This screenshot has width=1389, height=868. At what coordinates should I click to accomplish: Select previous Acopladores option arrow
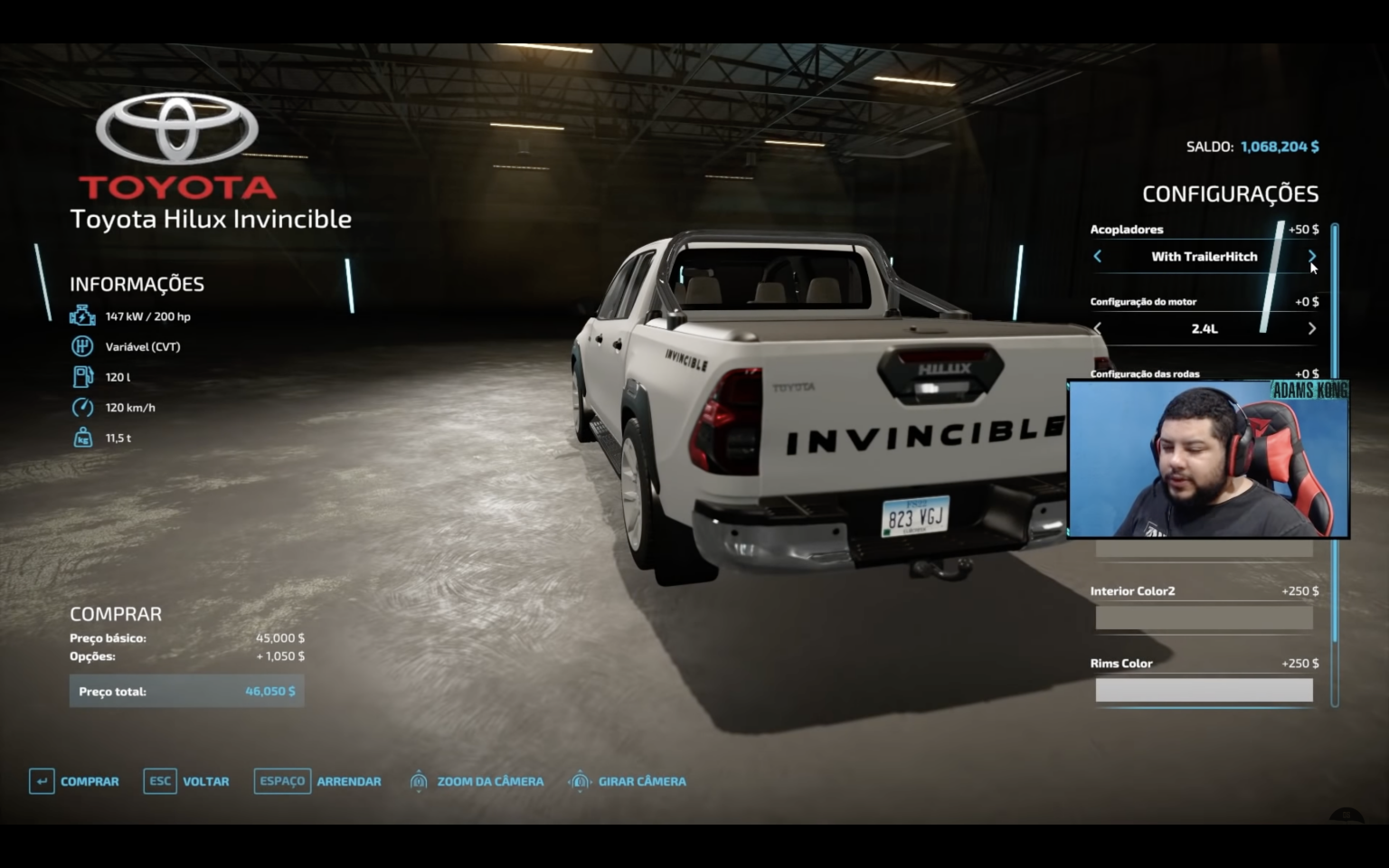1098,257
